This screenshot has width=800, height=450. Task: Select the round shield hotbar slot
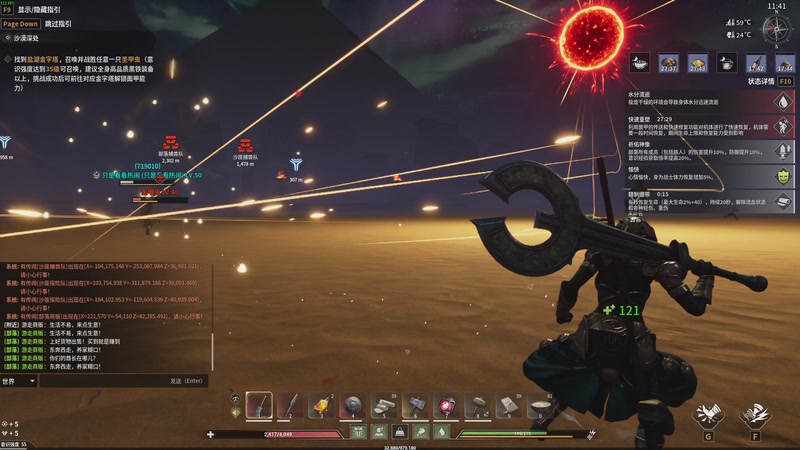[x=353, y=405]
